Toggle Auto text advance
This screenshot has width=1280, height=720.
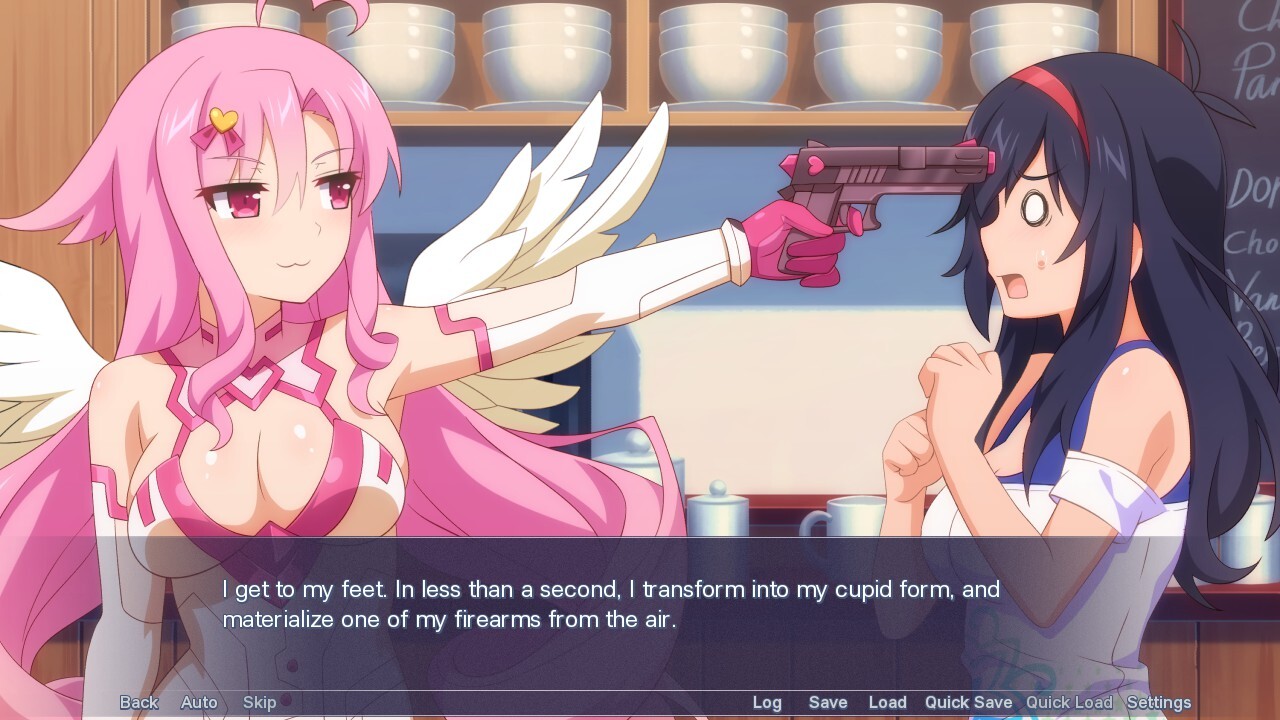199,702
